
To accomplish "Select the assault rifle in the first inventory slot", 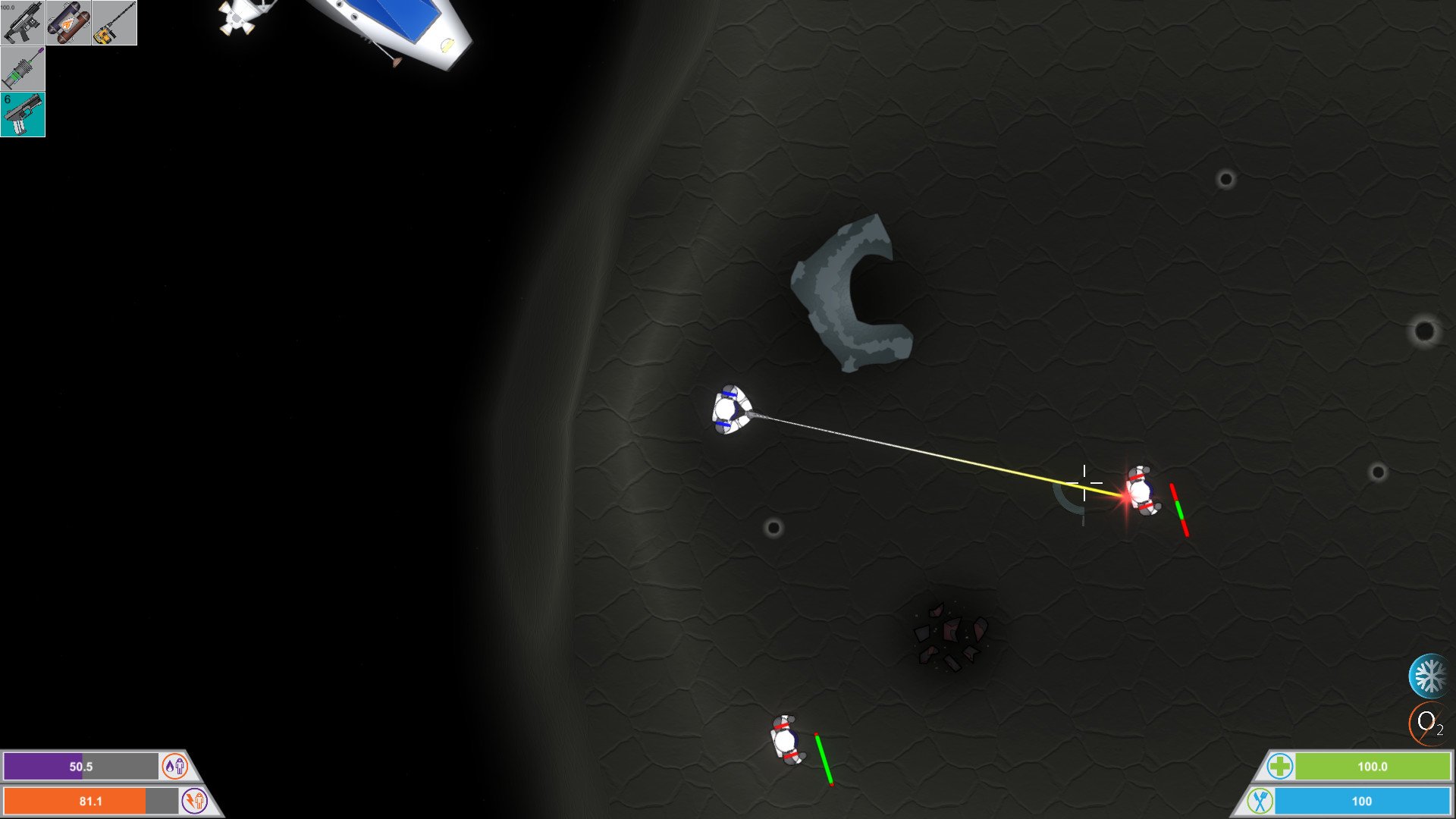I will [x=23, y=22].
